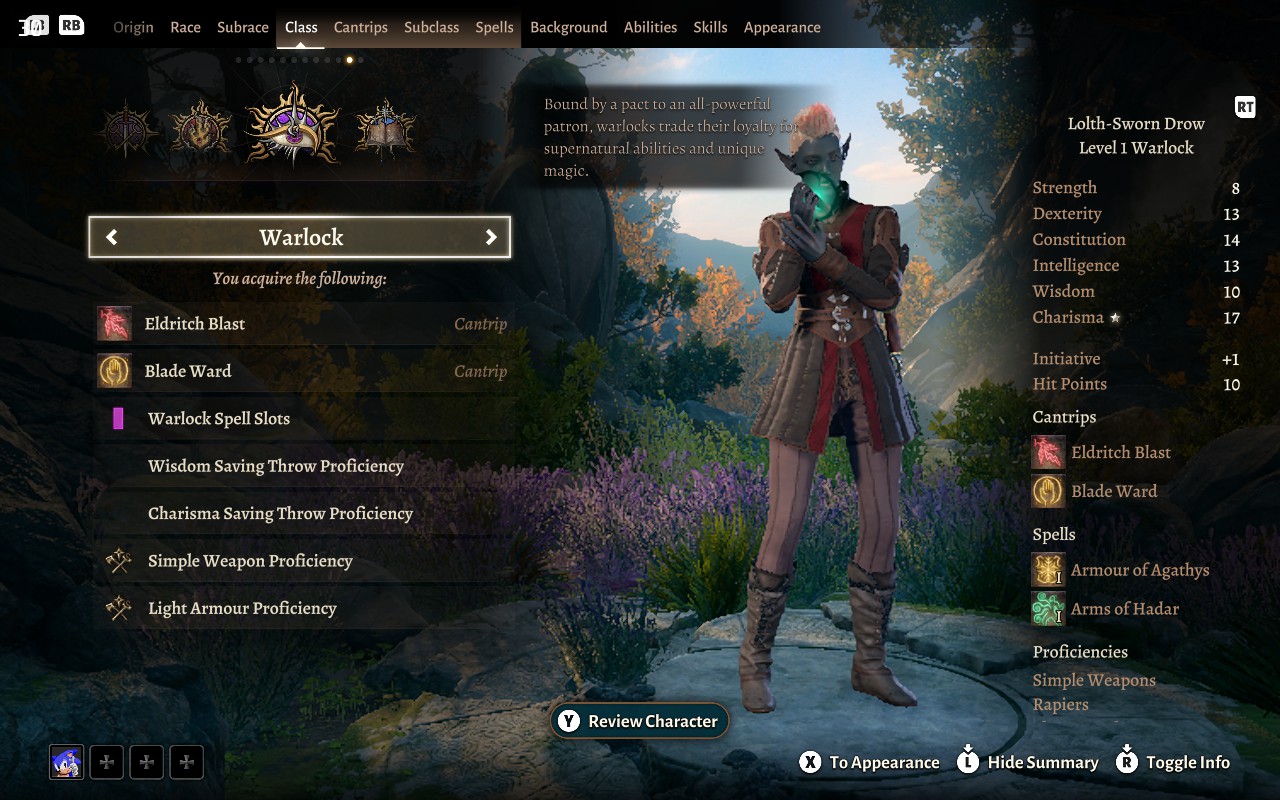
Task: Click the right arrow to view the next class
Action: [491, 237]
